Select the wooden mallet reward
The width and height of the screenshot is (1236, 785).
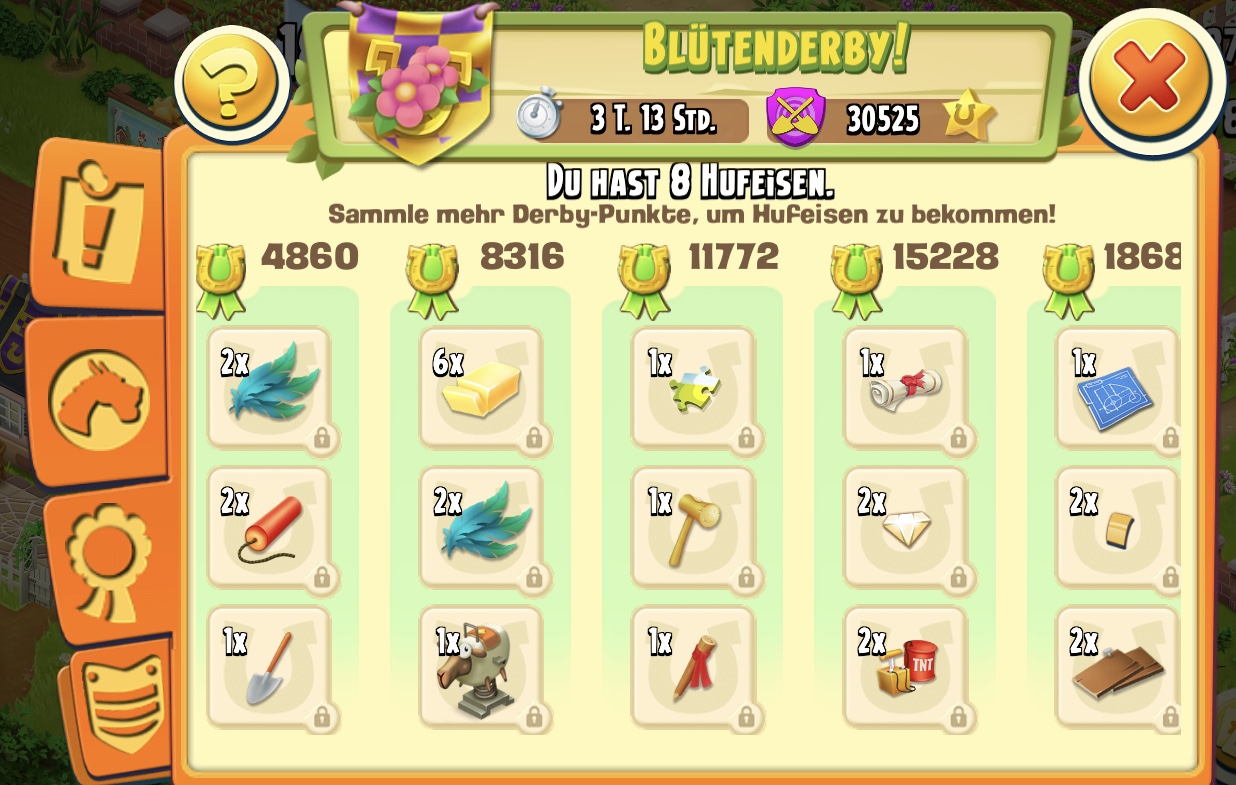(693, 528)
